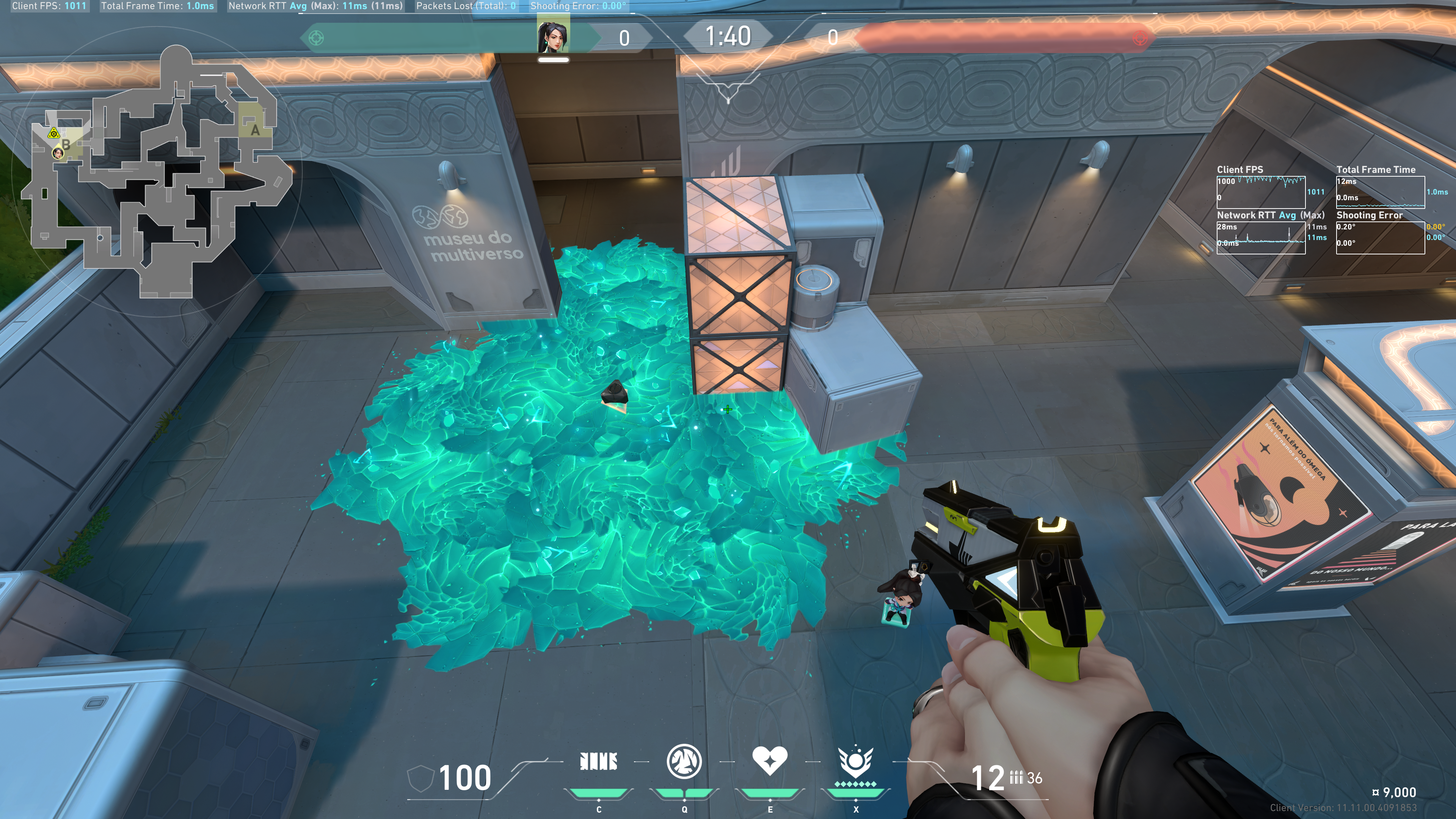The width and height of the screenshot is (1456, 819).
Task: Click the Shooting Error graph panel
Action: [1380, 238]
